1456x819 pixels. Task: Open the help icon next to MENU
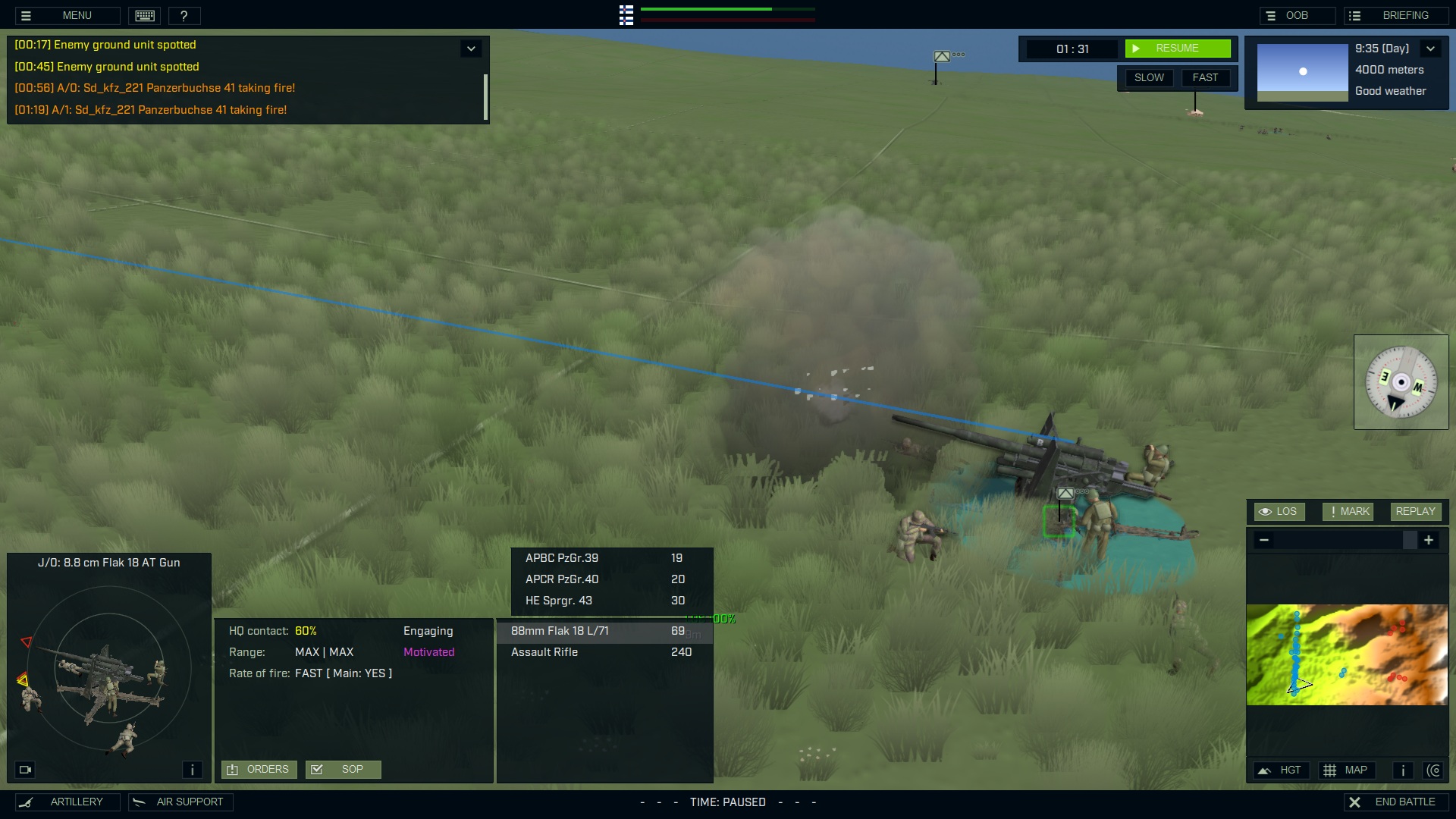point(184,15)
